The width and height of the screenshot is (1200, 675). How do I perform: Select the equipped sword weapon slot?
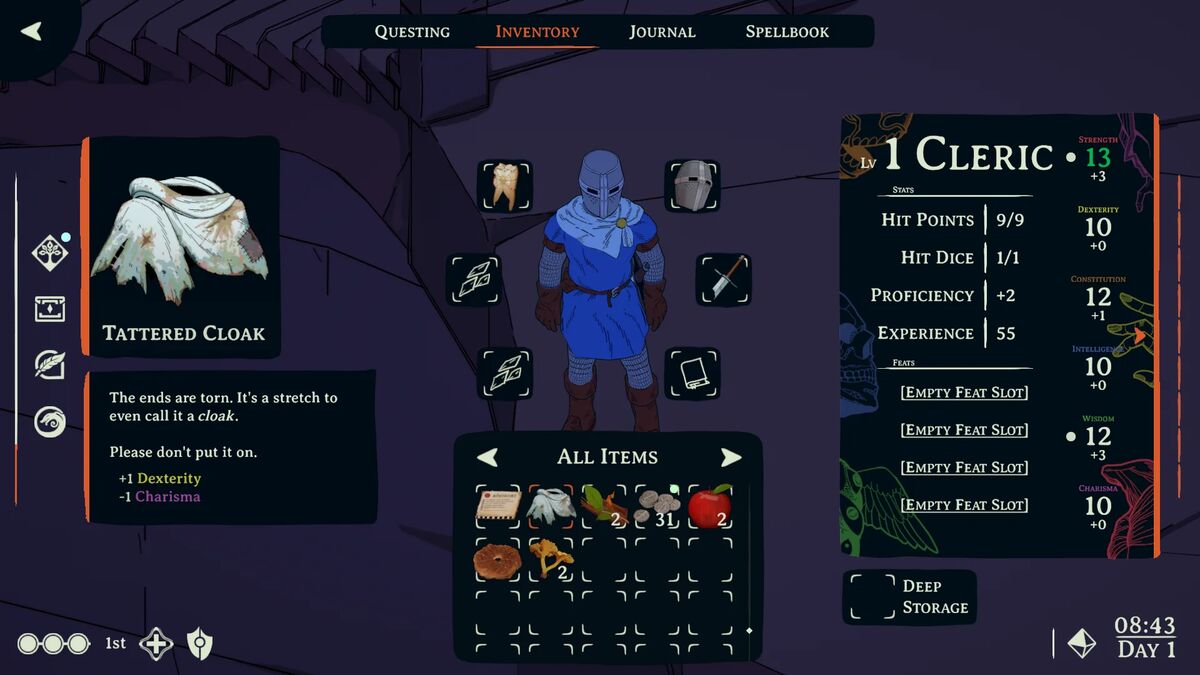(723, 280)
